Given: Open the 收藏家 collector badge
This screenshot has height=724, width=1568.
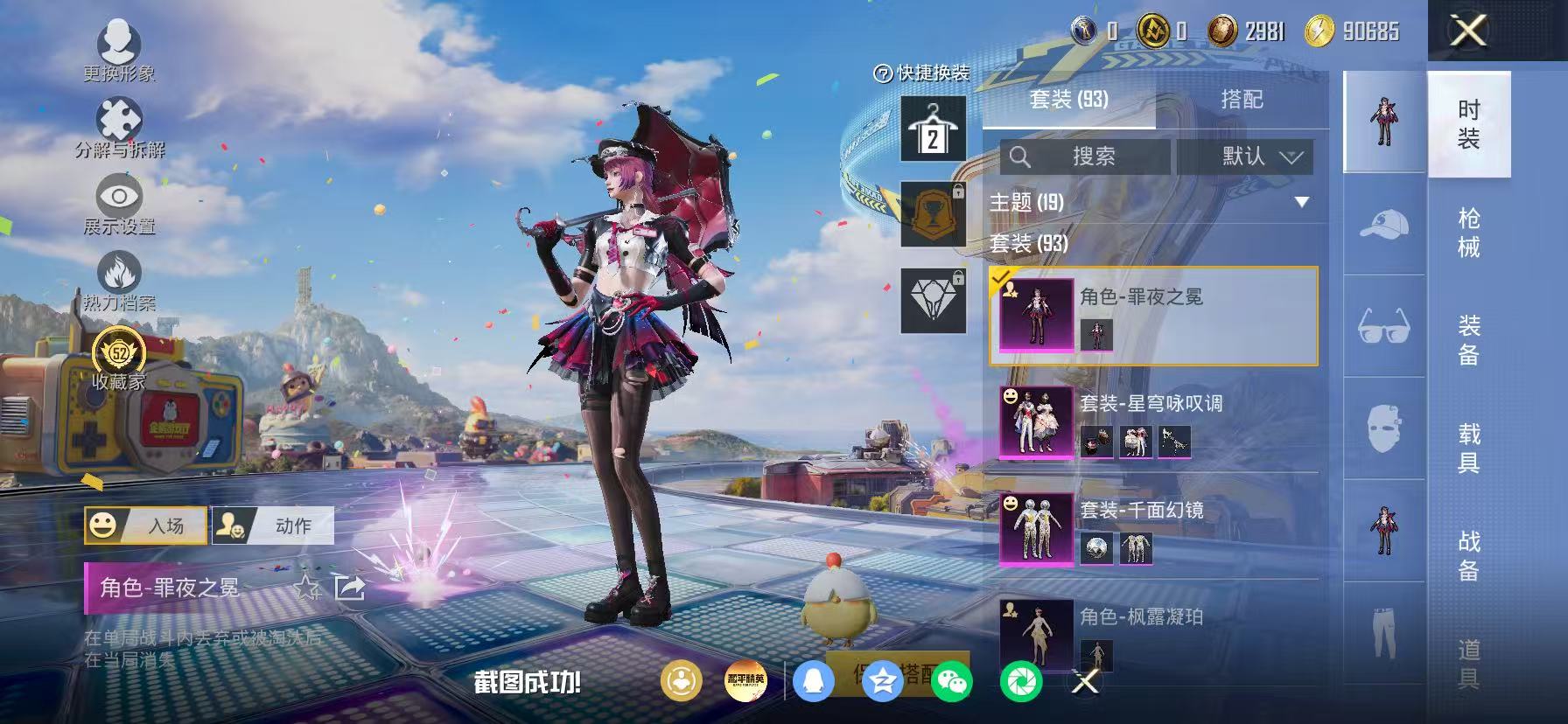Looking at the screenshot, I should tap(119, 360).
